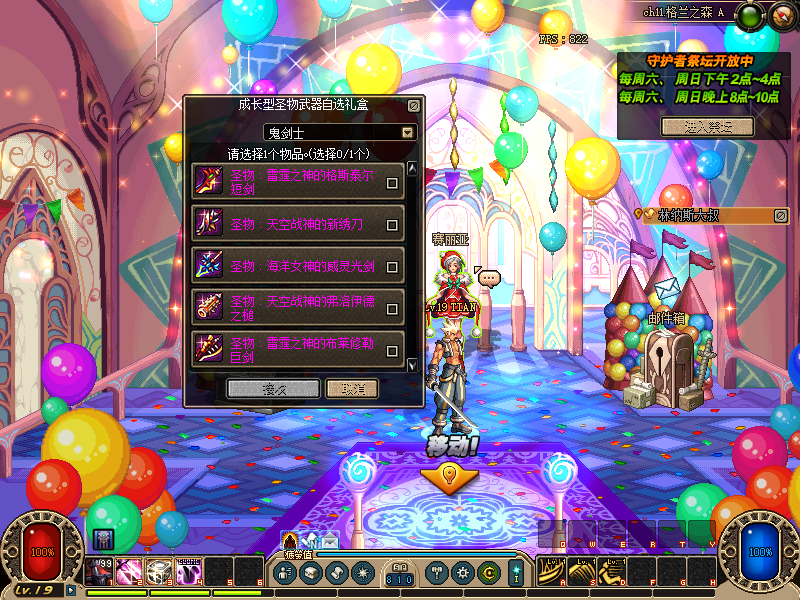This screenshot has height=600, width=800.
Task: Choose the 天空战神的弗洛伊德之槌 checkbox
Action: tap(393, 309)
